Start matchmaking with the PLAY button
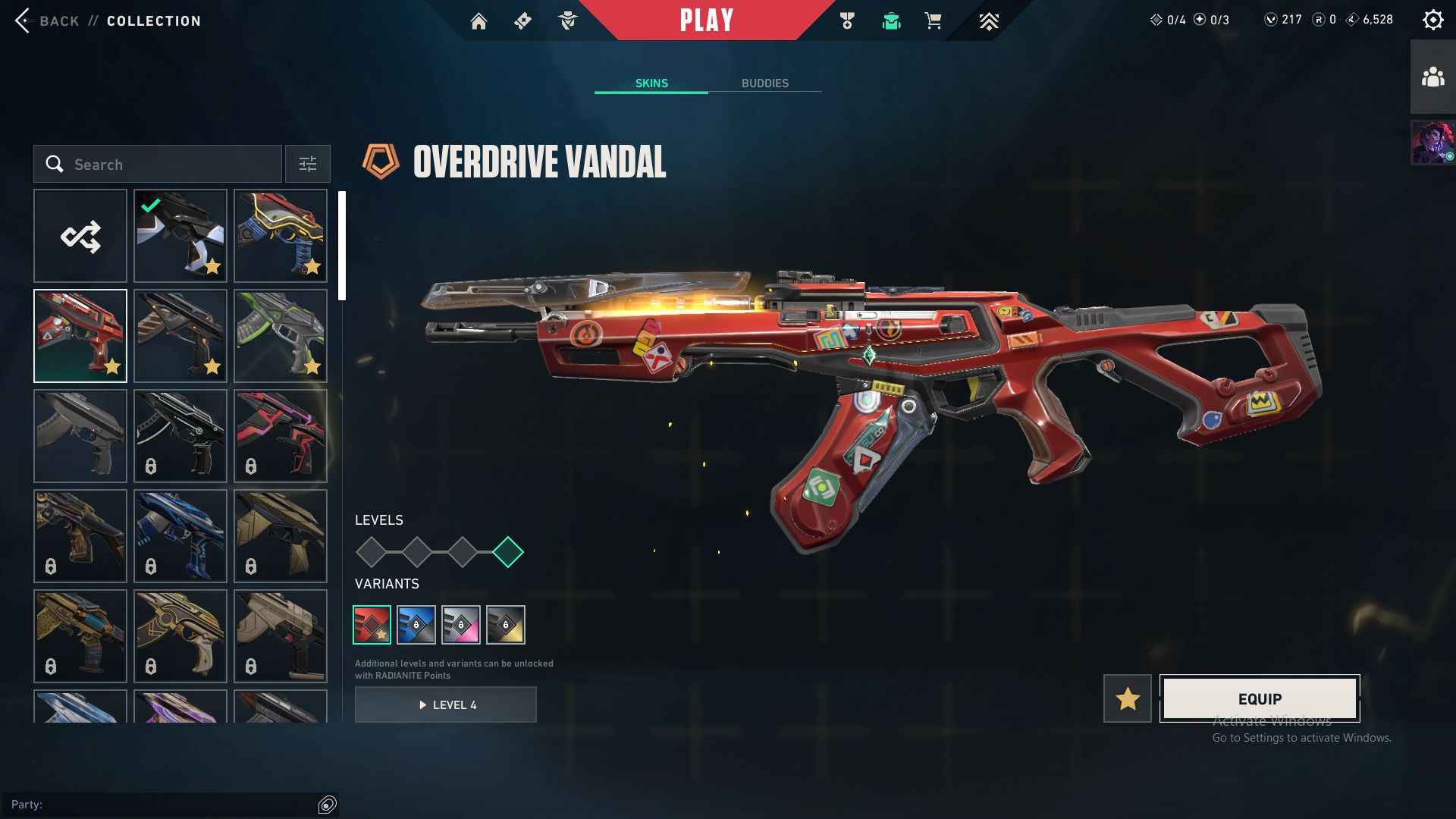The image size is (1456, 819). 706,20
